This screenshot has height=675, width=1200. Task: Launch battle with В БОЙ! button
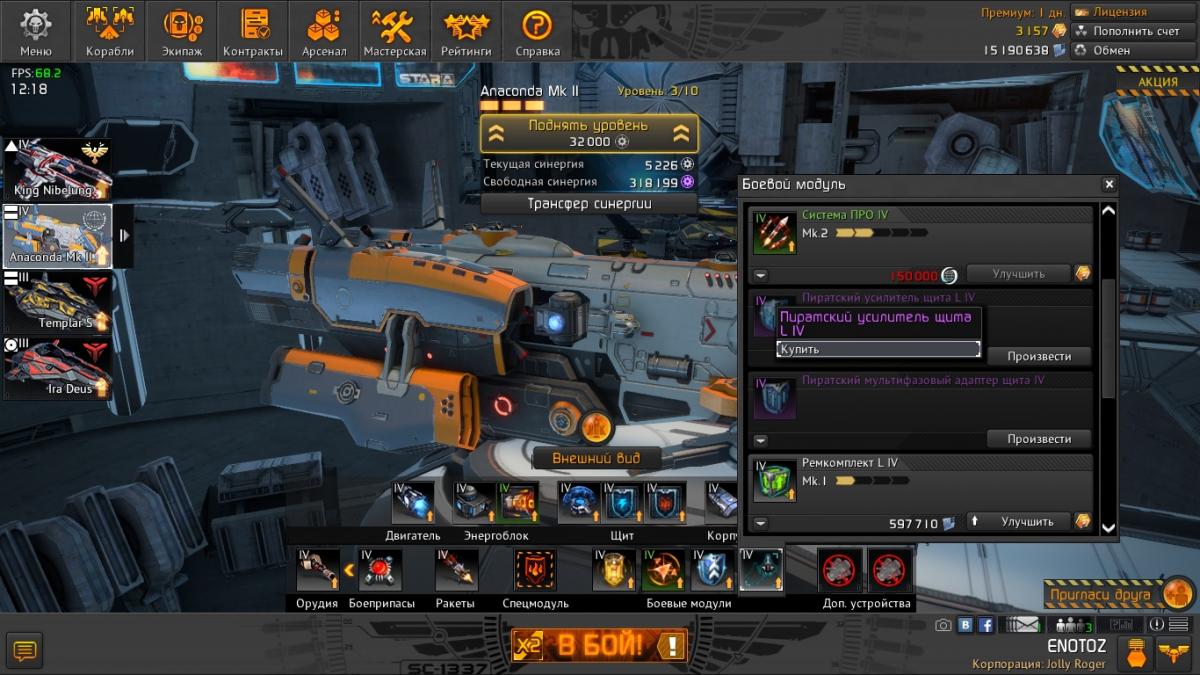(600, 645)
